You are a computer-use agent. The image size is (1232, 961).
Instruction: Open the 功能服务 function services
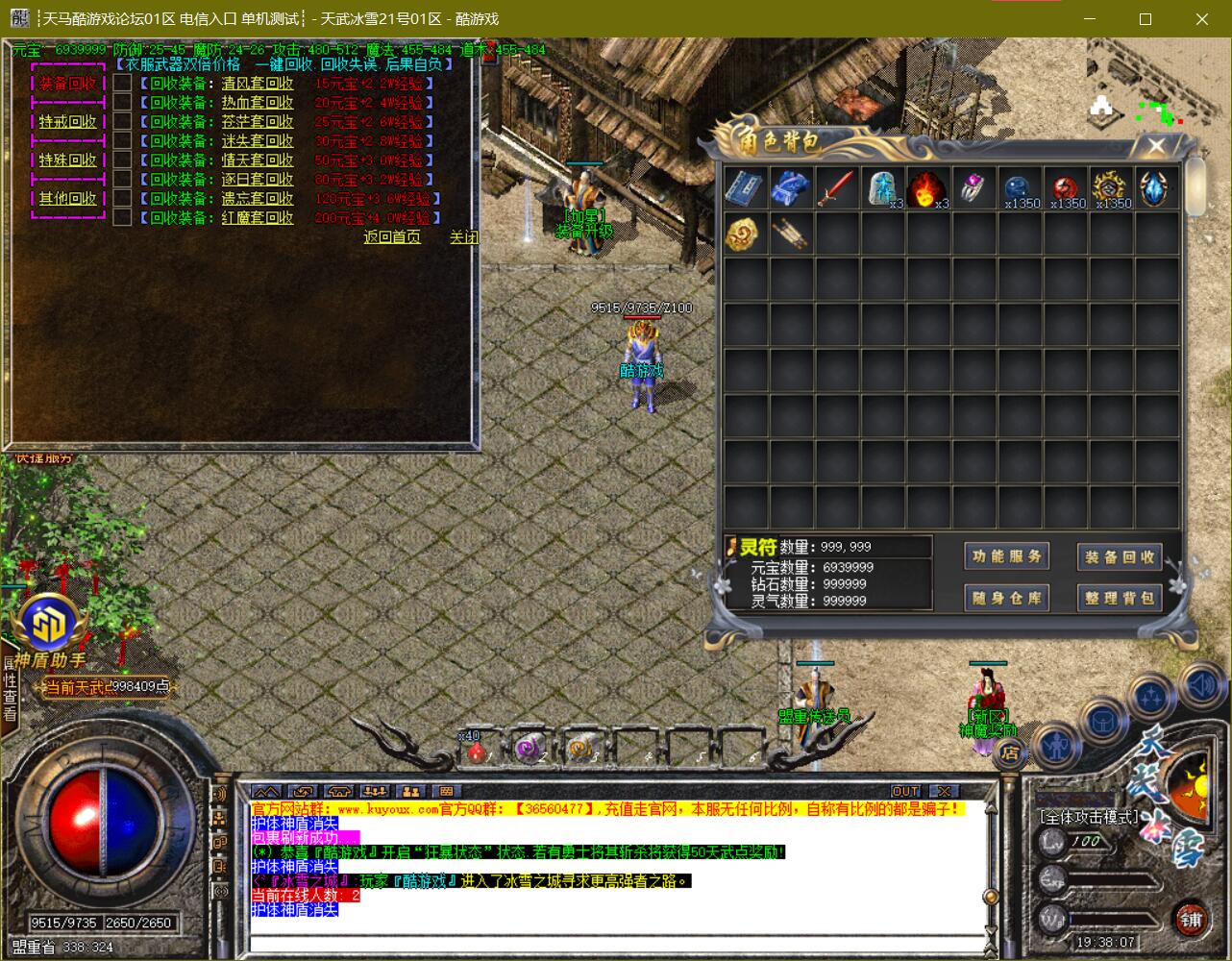point(1006,556)
